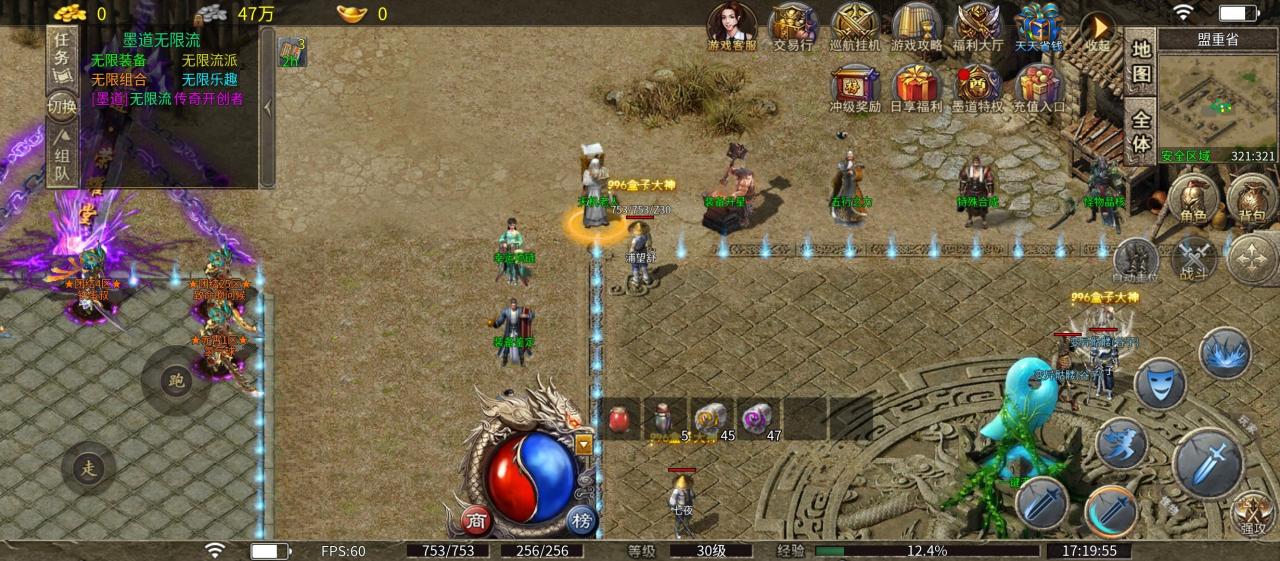The width and height of the screenshot is (1280, 561).
Task: Activate the blue mask skill
Action: click(x=1160, y=382)
